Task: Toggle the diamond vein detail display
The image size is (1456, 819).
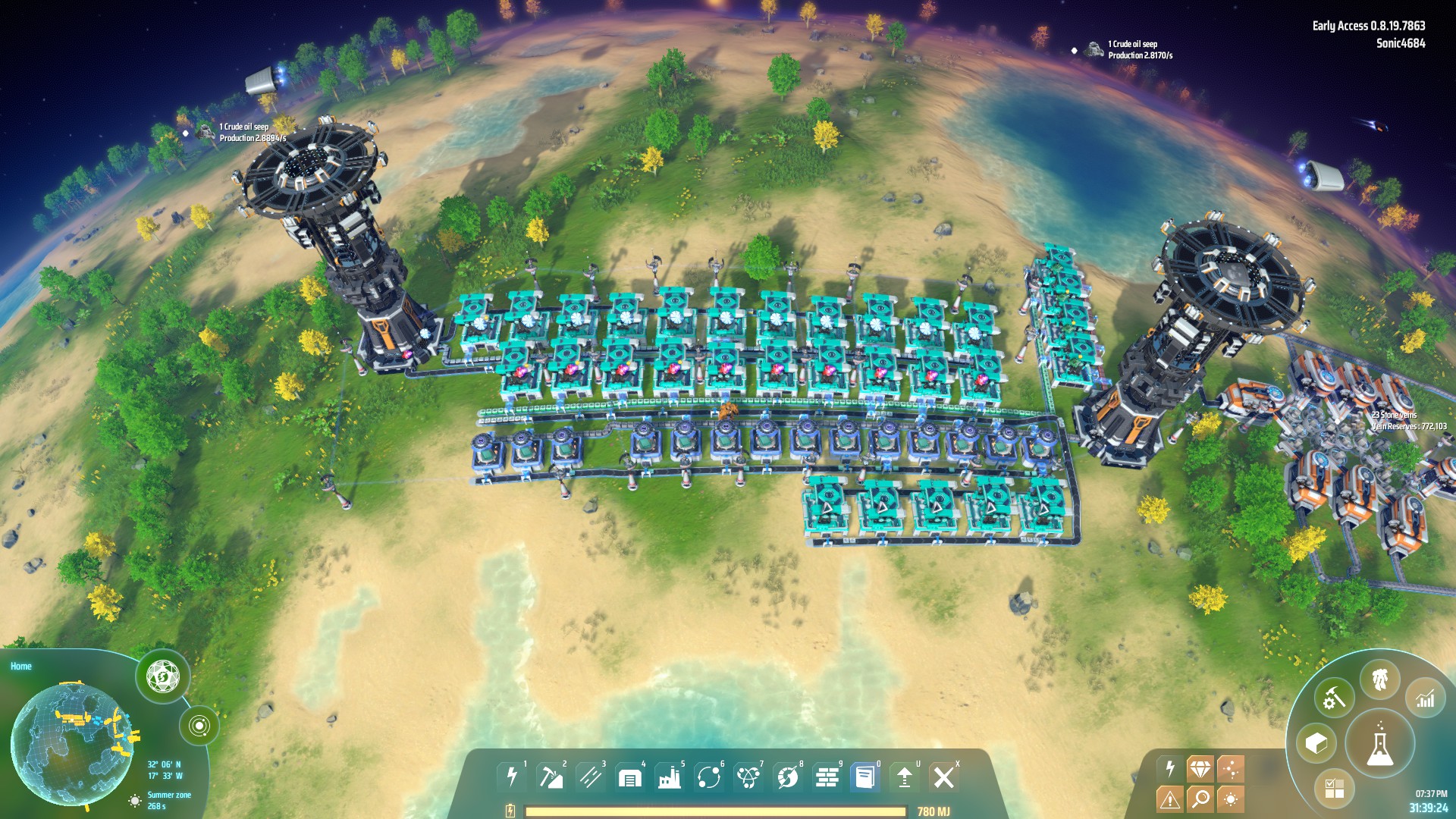Action: (1200, 769)
